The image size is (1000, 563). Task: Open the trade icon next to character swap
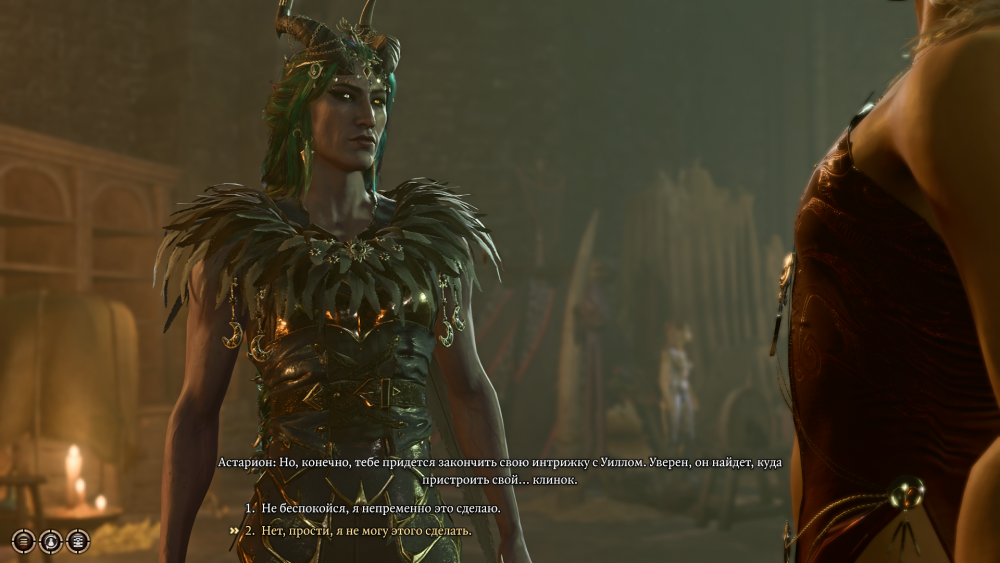pyautogui.click(x=77, y=541)
